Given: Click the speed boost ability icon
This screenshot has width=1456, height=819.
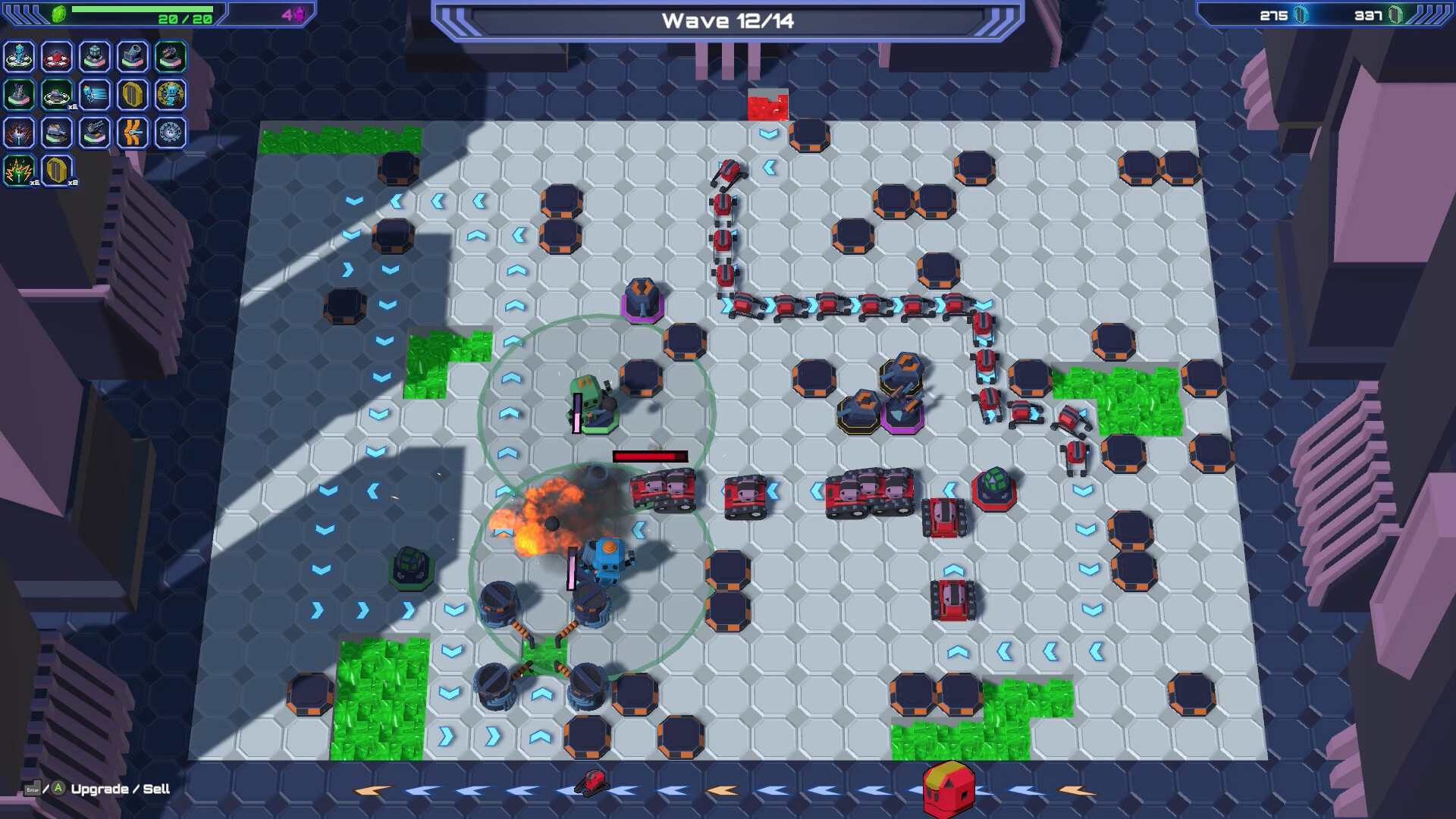Looking at the screenshot, I should 93,96.
